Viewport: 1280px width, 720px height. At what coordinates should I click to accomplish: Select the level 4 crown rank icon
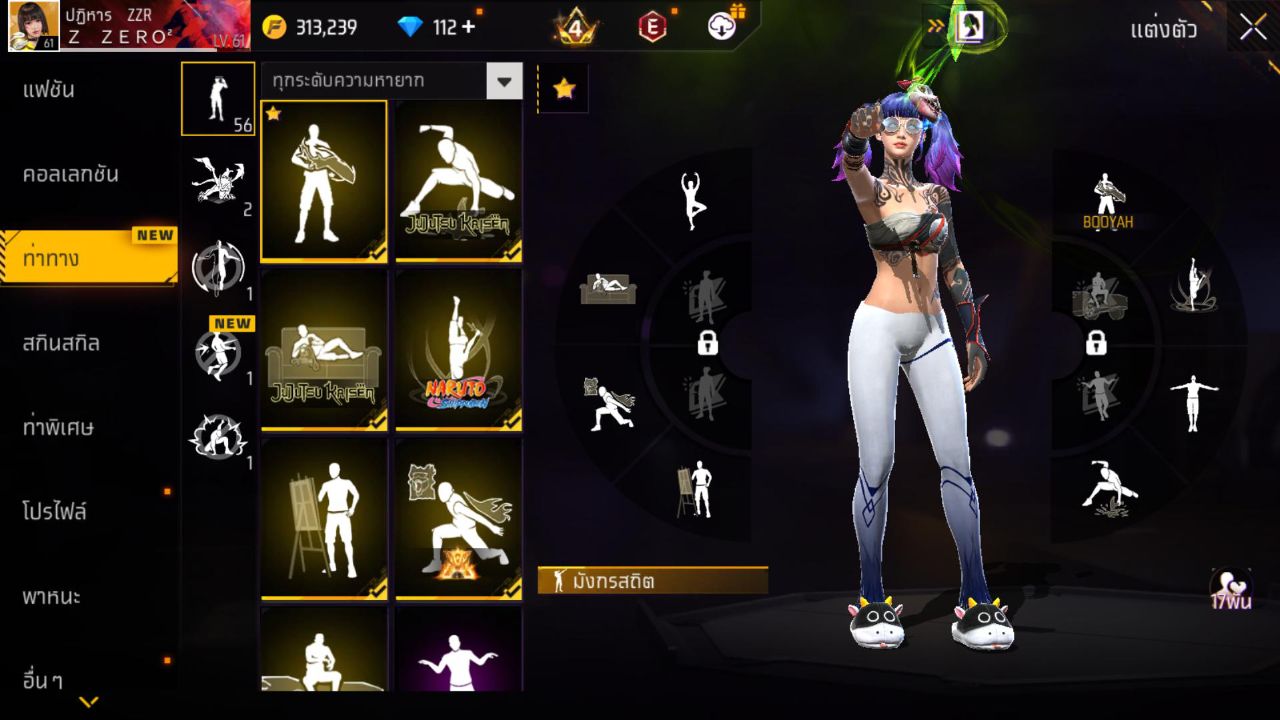click(x=575, y=27)
